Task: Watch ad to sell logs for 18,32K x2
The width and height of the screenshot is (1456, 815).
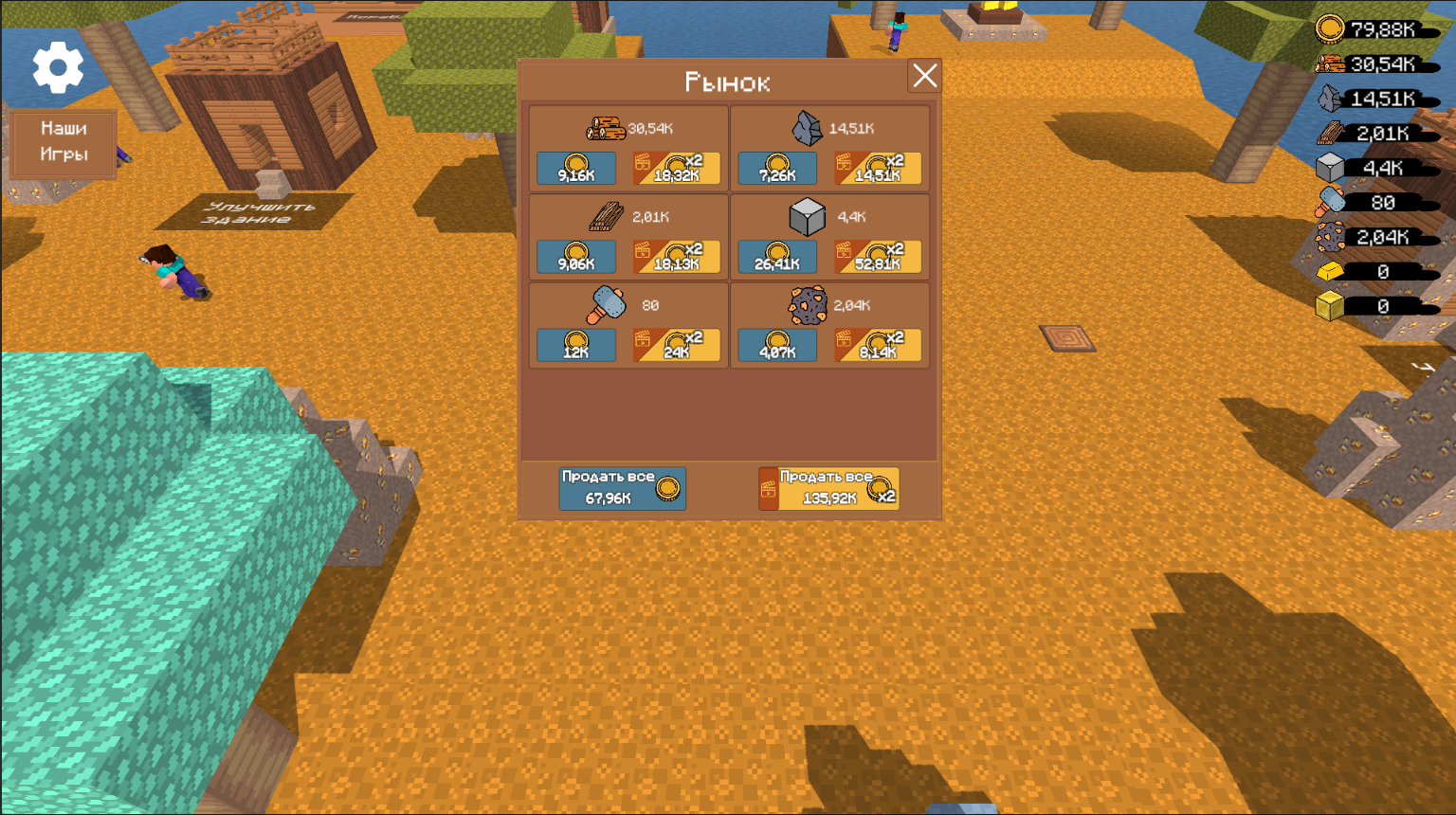Action: (676, 168)
